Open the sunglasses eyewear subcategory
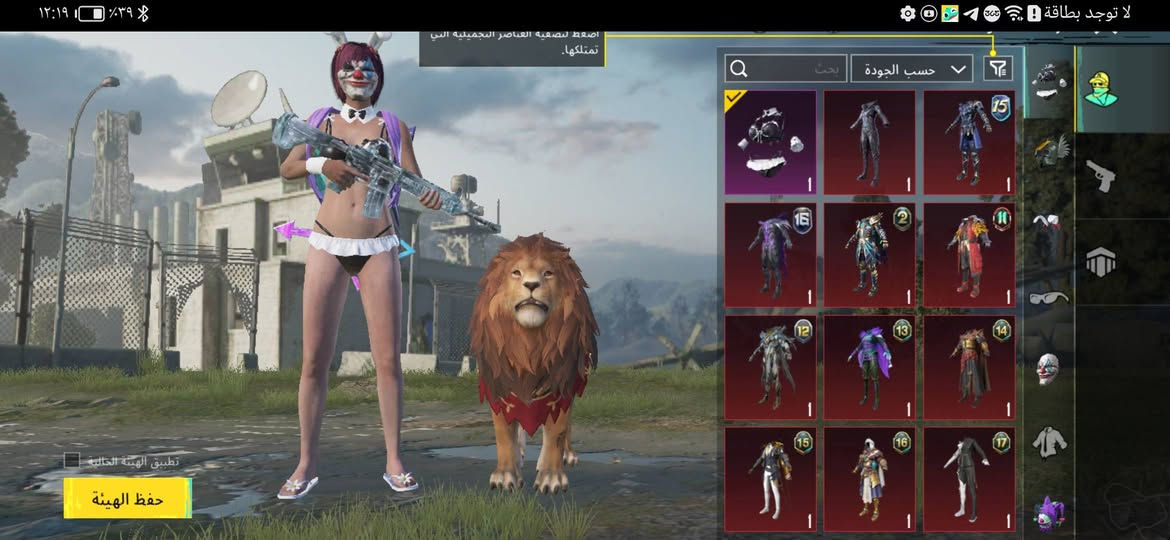The image size is (1170, 540). (1047, 297)
